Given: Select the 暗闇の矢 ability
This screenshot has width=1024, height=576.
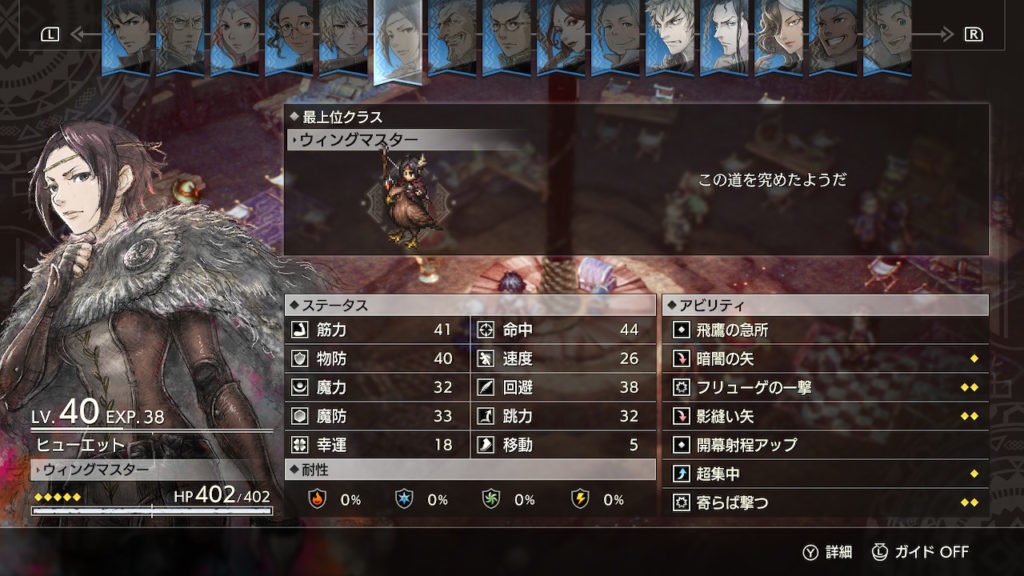Looking at the screenshot, I should point(823,358).
